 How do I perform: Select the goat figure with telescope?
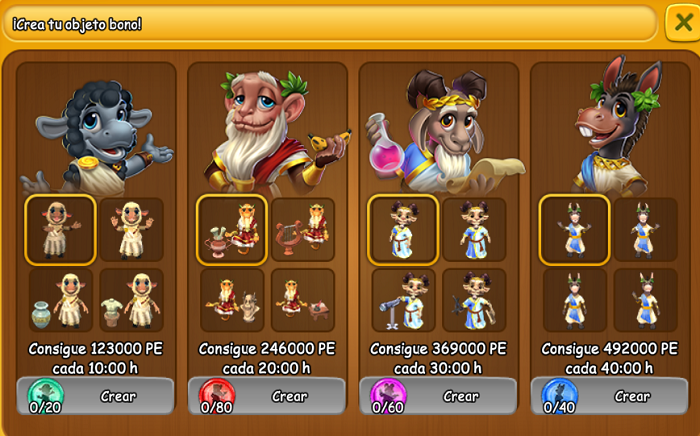403,299
